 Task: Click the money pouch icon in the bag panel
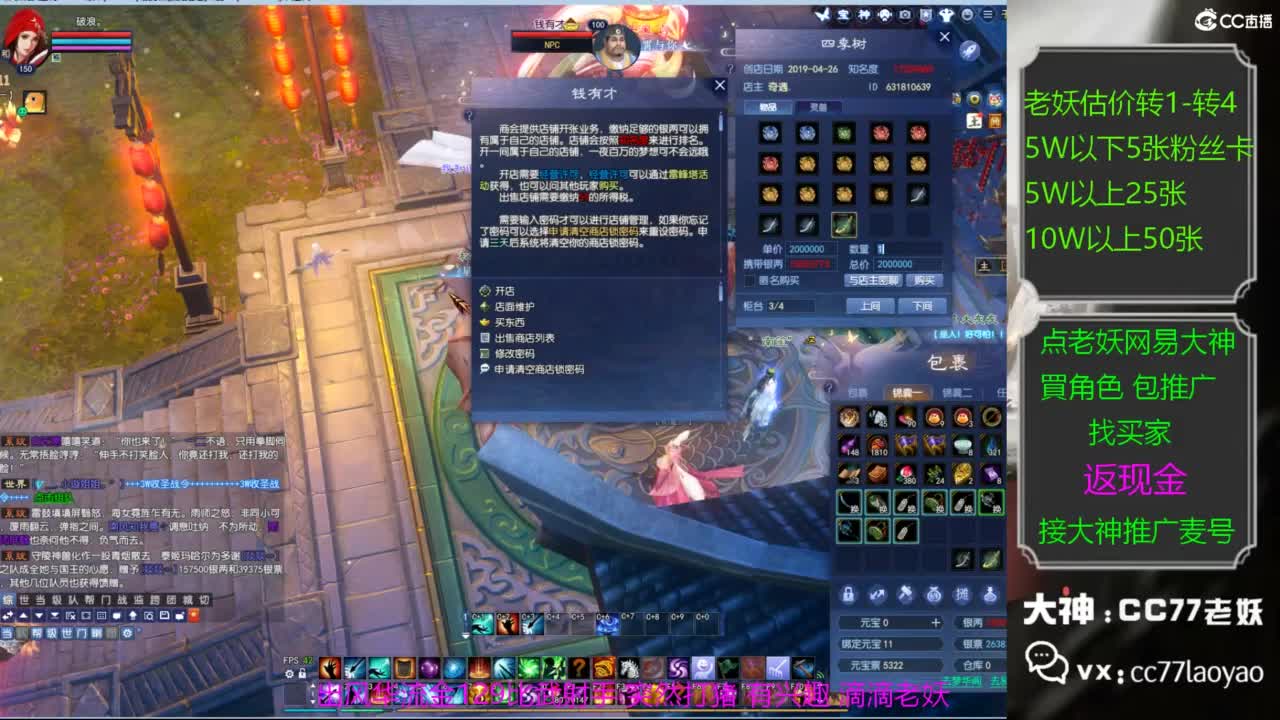point(934,593)
